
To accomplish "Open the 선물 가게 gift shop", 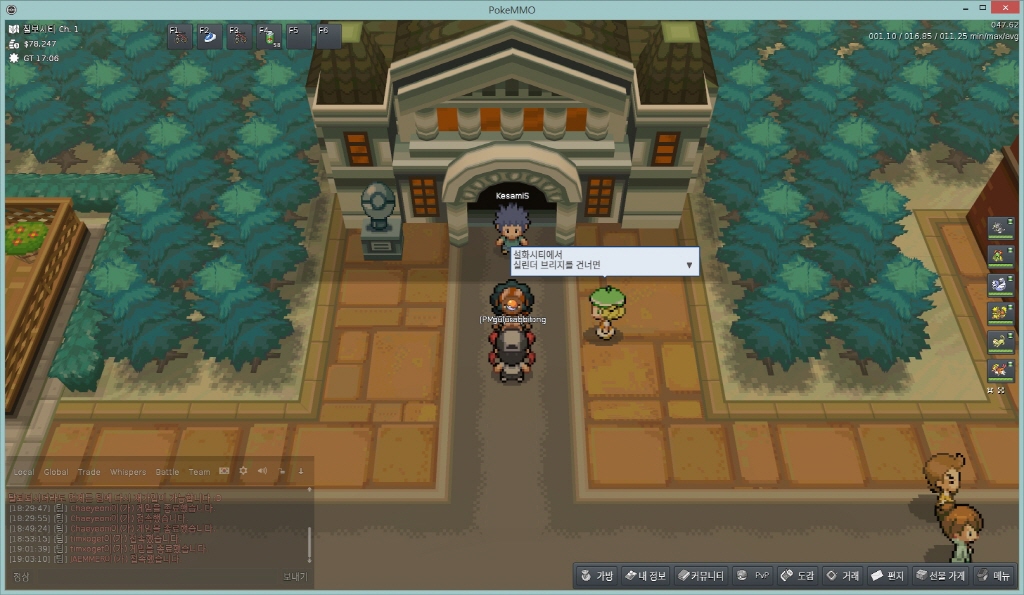I will click(939, 576).
